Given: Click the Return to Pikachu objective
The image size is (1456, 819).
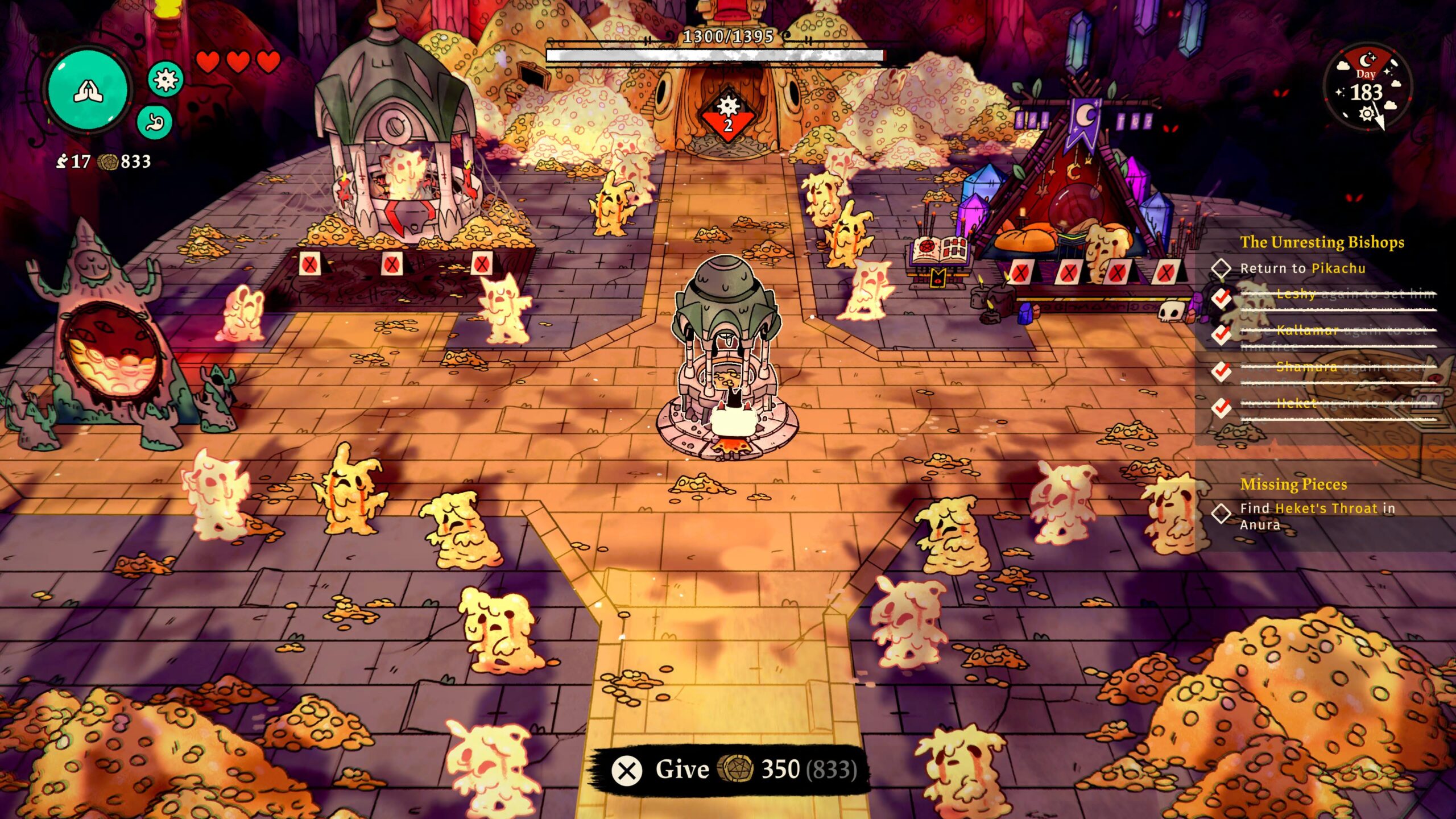Looking at the screenshot, I should (1302, 268).
